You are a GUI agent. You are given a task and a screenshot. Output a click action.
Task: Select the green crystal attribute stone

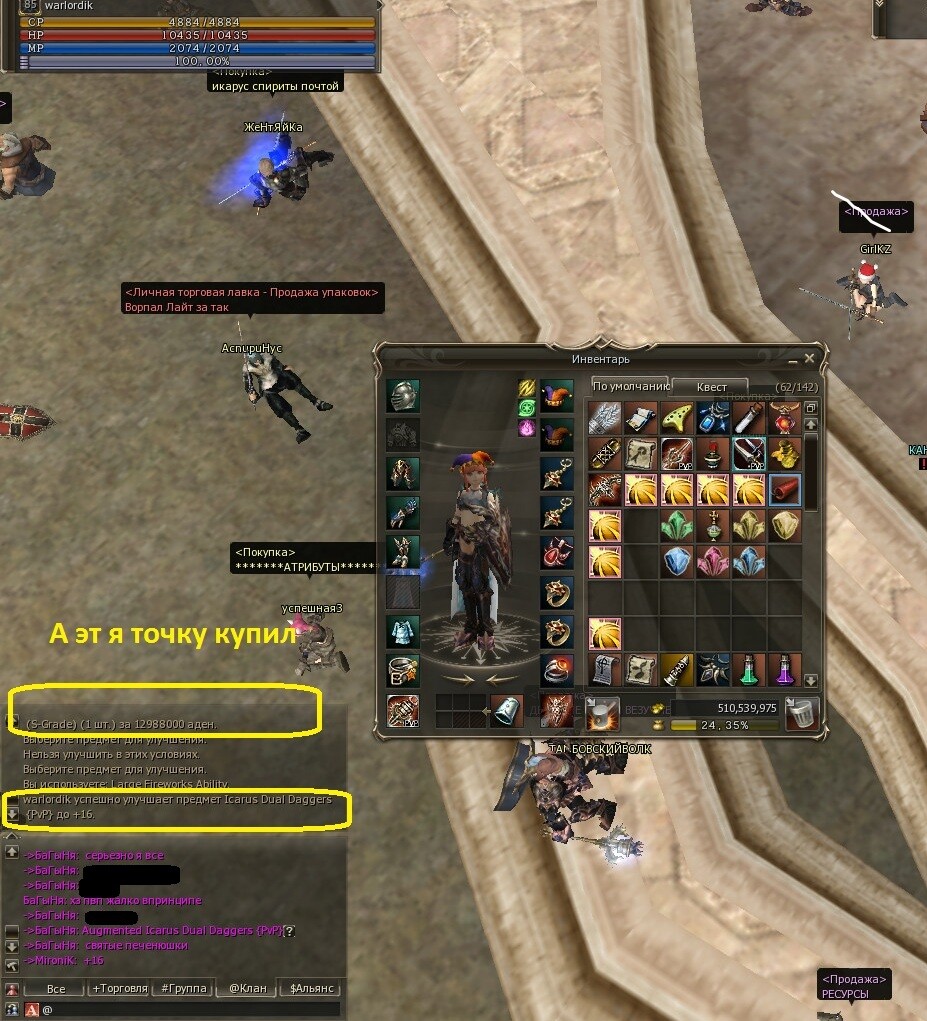(x=677, y=526)
